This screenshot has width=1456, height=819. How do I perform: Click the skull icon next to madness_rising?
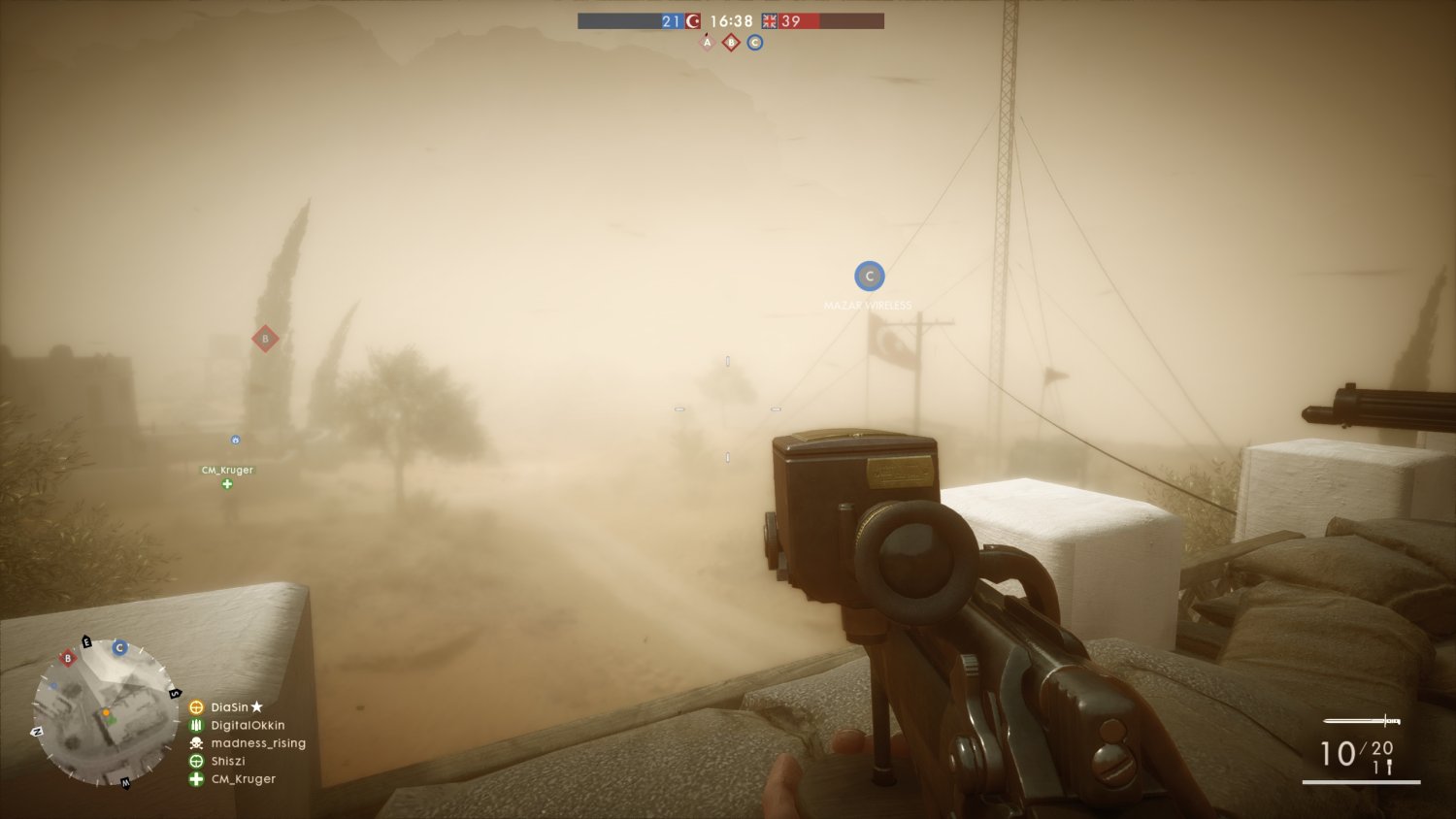194,743
